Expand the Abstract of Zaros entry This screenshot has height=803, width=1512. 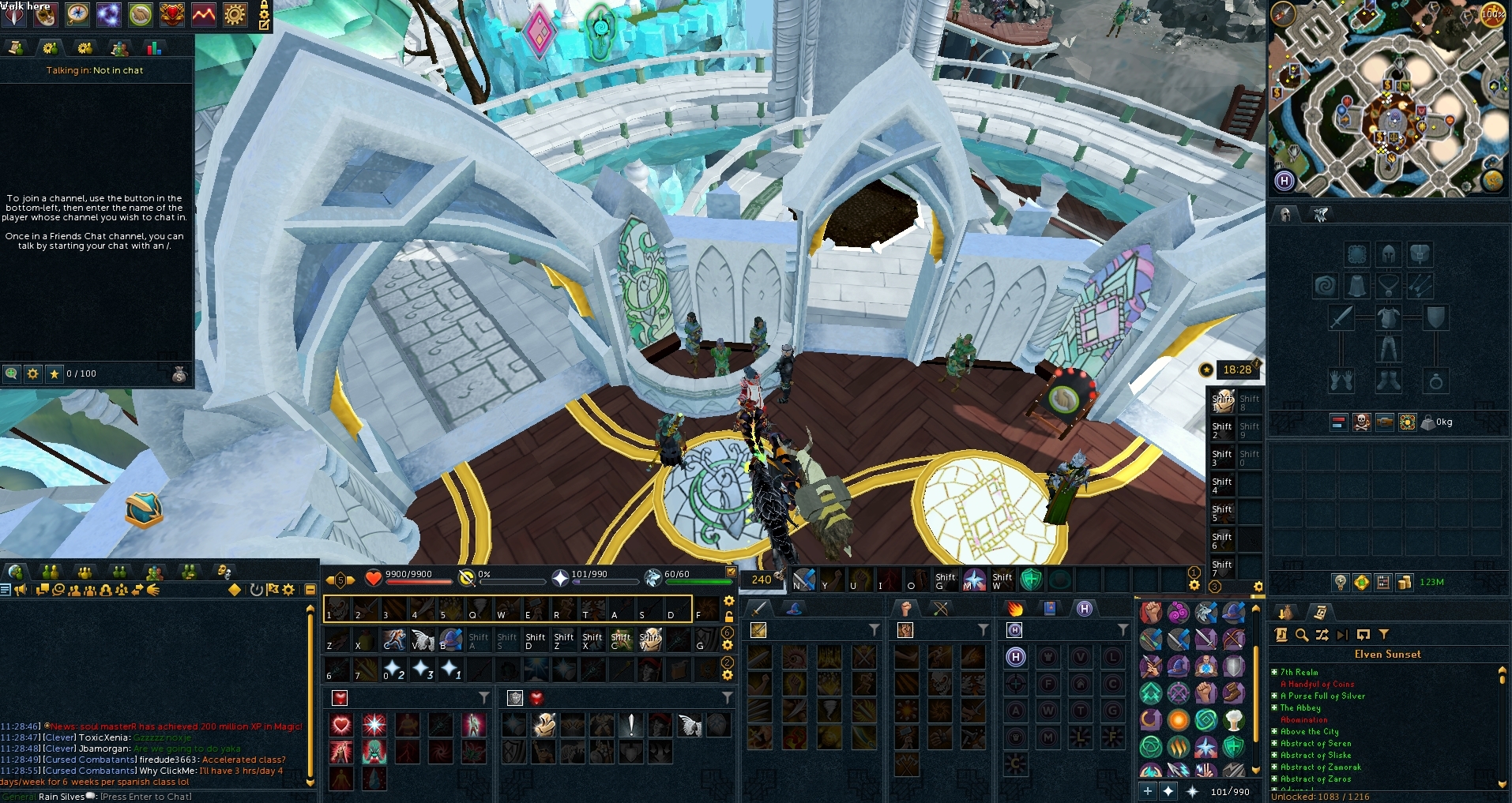[1275, 779]
